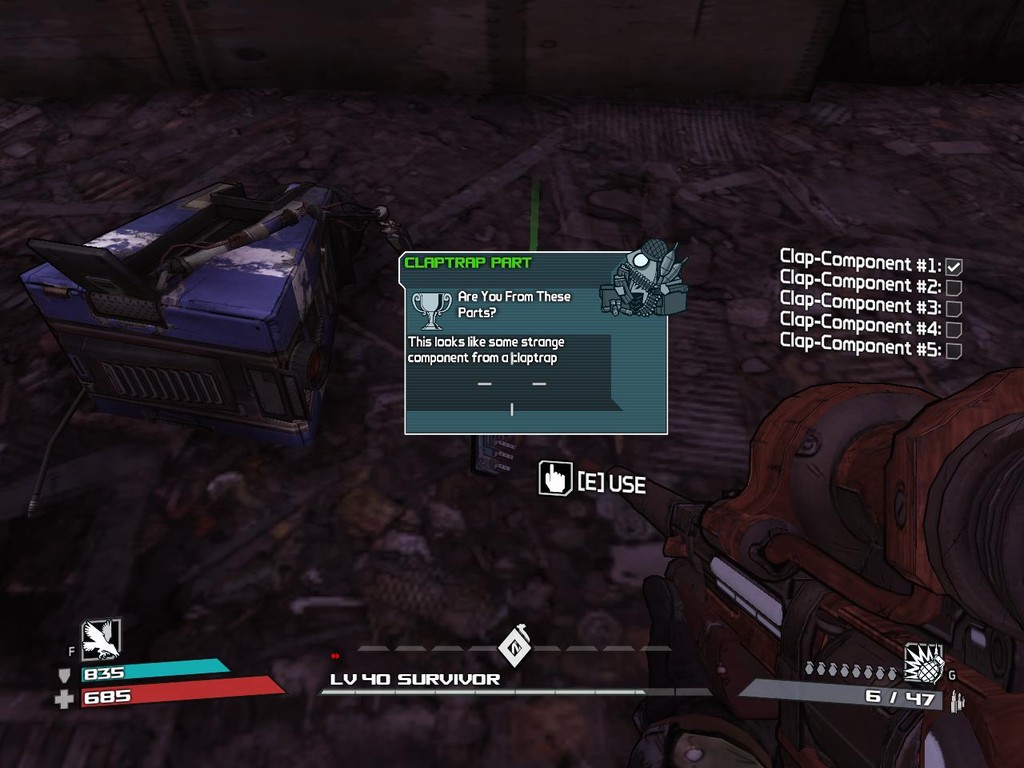Click the Clap-Component #4 objective checkbox
The width and height of the screenshot is (1024, 768).
pos(954,329)
